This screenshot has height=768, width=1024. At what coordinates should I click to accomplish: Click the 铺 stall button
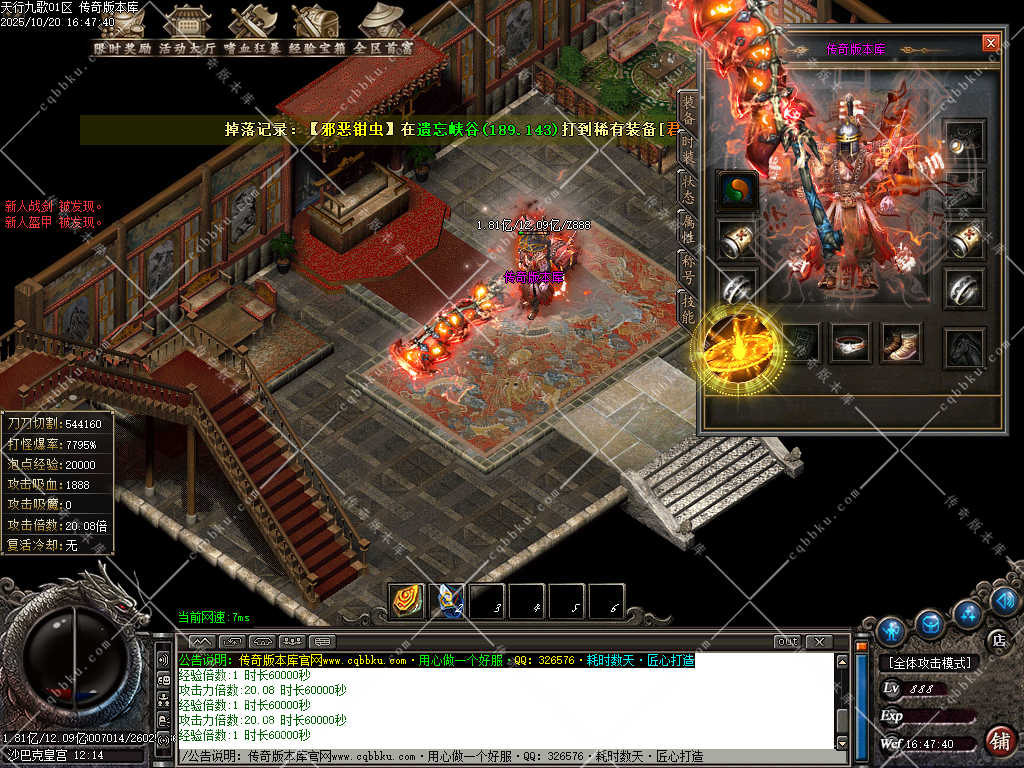[997, 741]
